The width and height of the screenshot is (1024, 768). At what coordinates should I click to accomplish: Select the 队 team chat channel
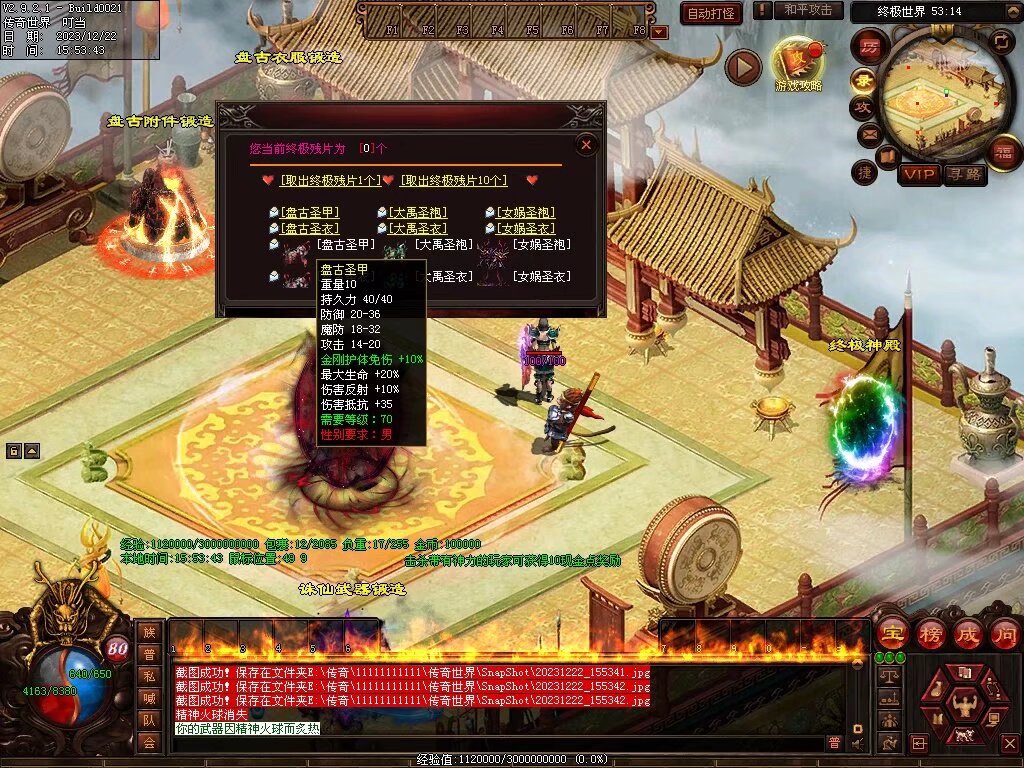(149, 719)
